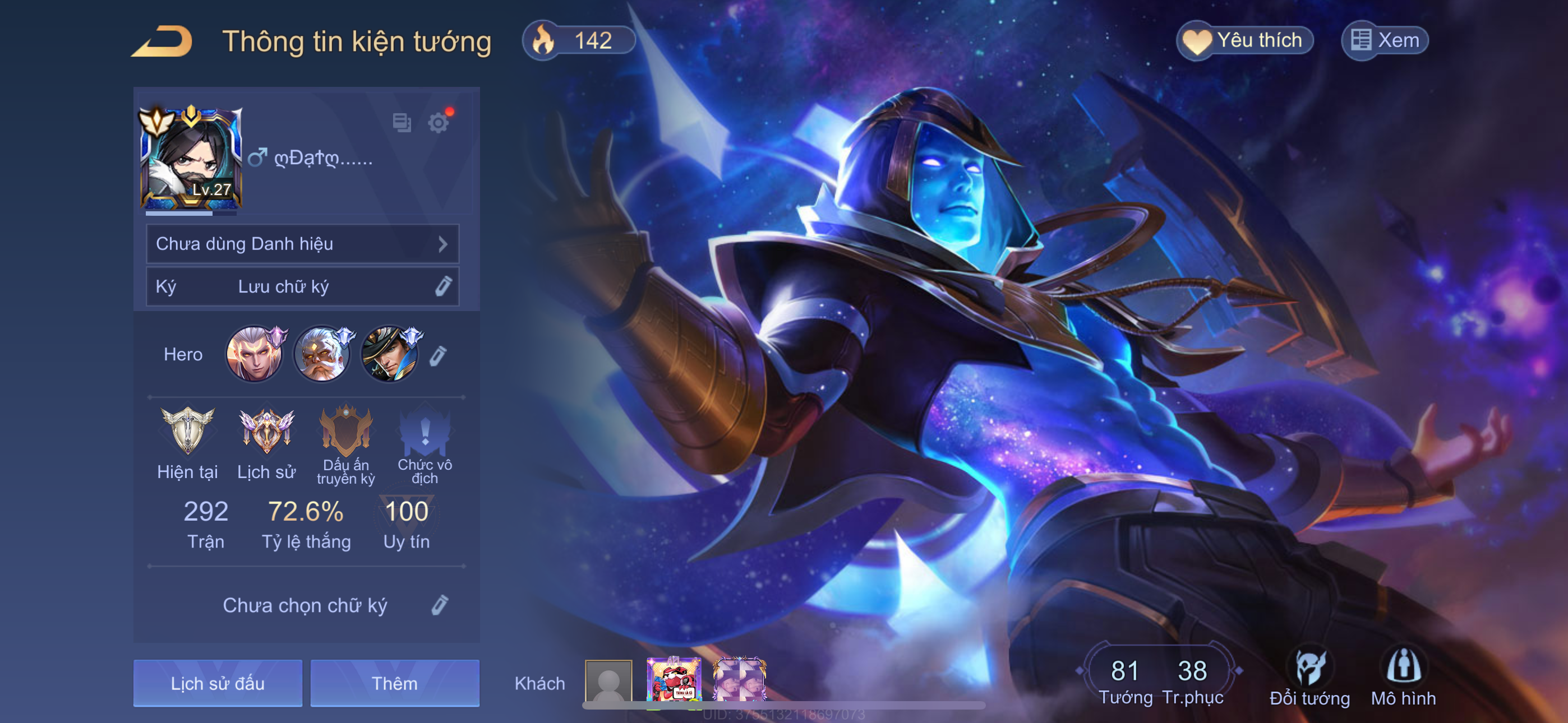Choose a title in Chưa dùng Danh hiệu
This screenshot has width=1568, height=723.
coord(302,244)
